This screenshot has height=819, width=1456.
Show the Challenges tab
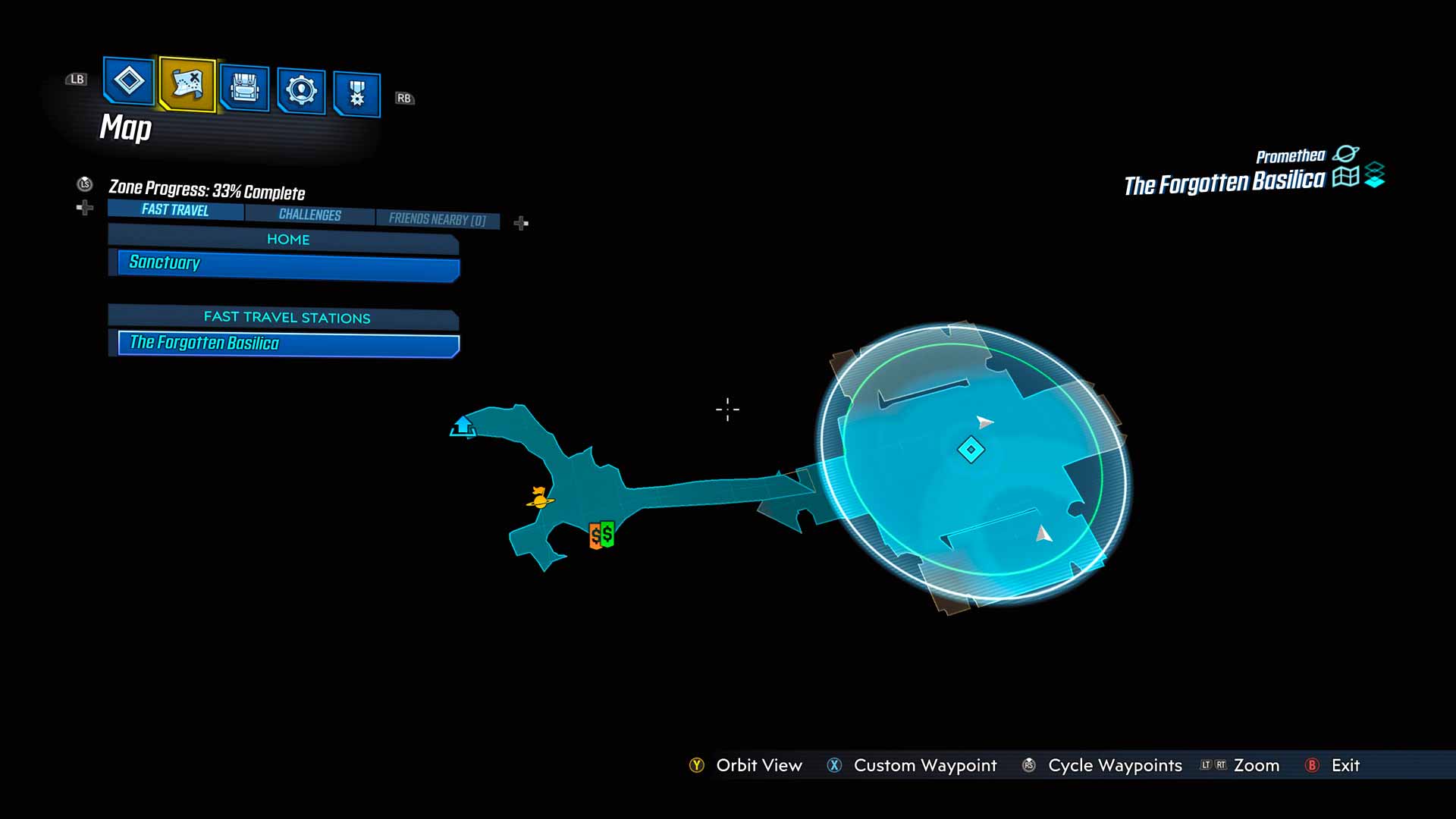309,215
